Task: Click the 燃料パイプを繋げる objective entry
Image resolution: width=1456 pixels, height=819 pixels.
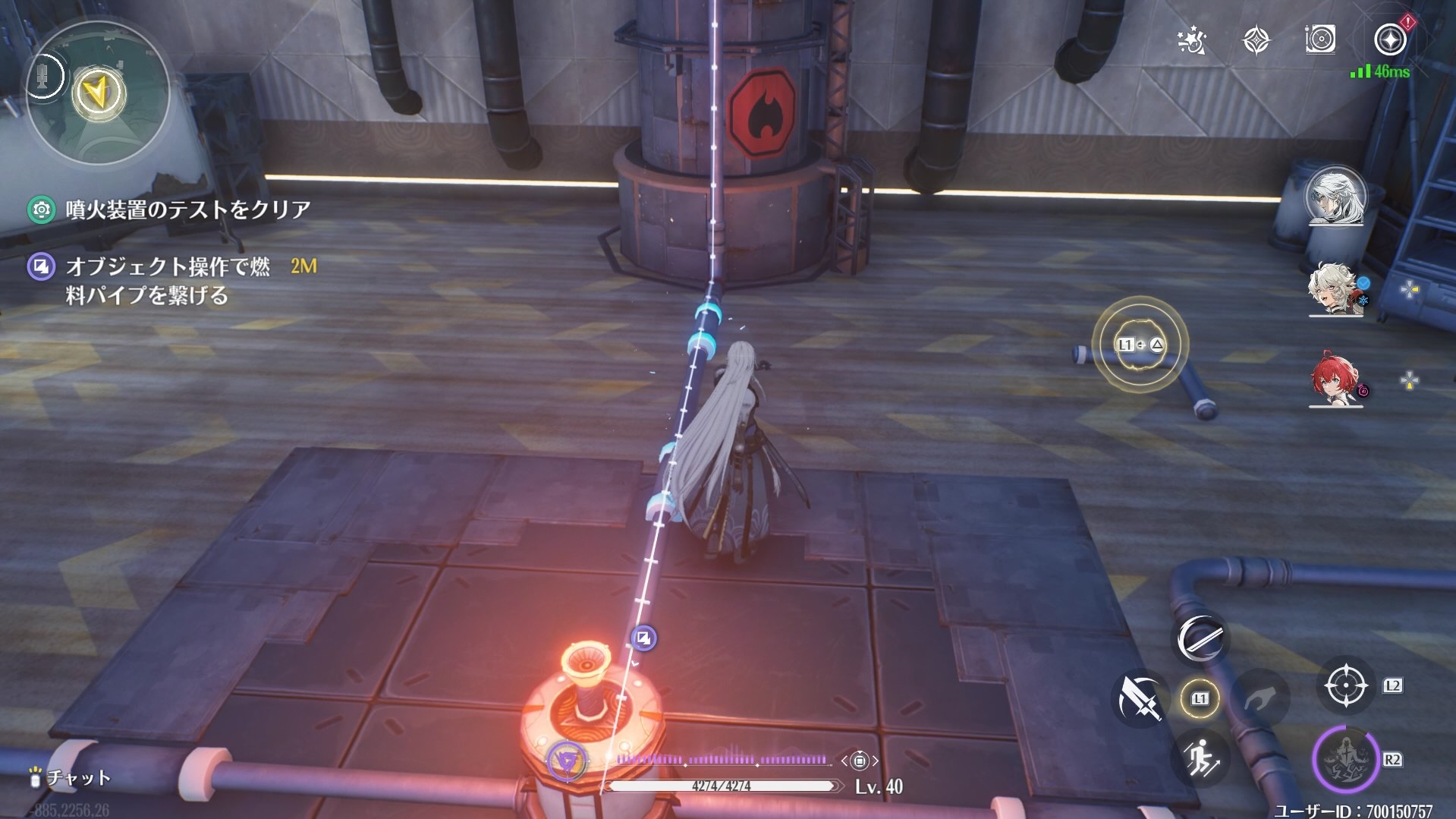Action: click(x=167, y=280)
